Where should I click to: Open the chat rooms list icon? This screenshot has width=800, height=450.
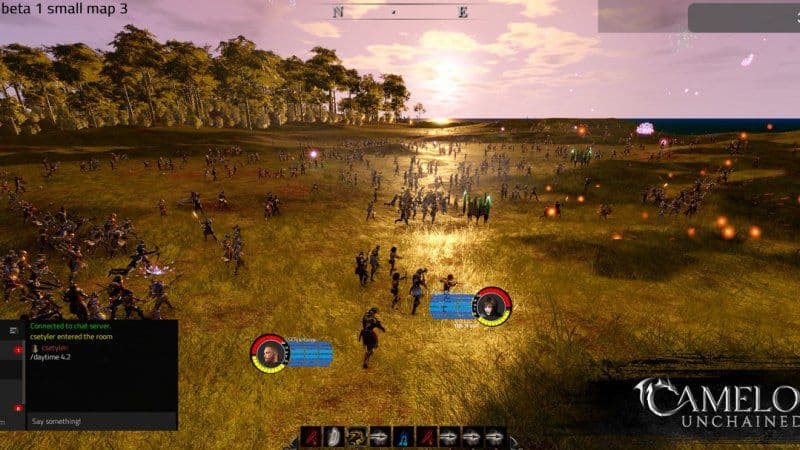(x=14, y=329)
